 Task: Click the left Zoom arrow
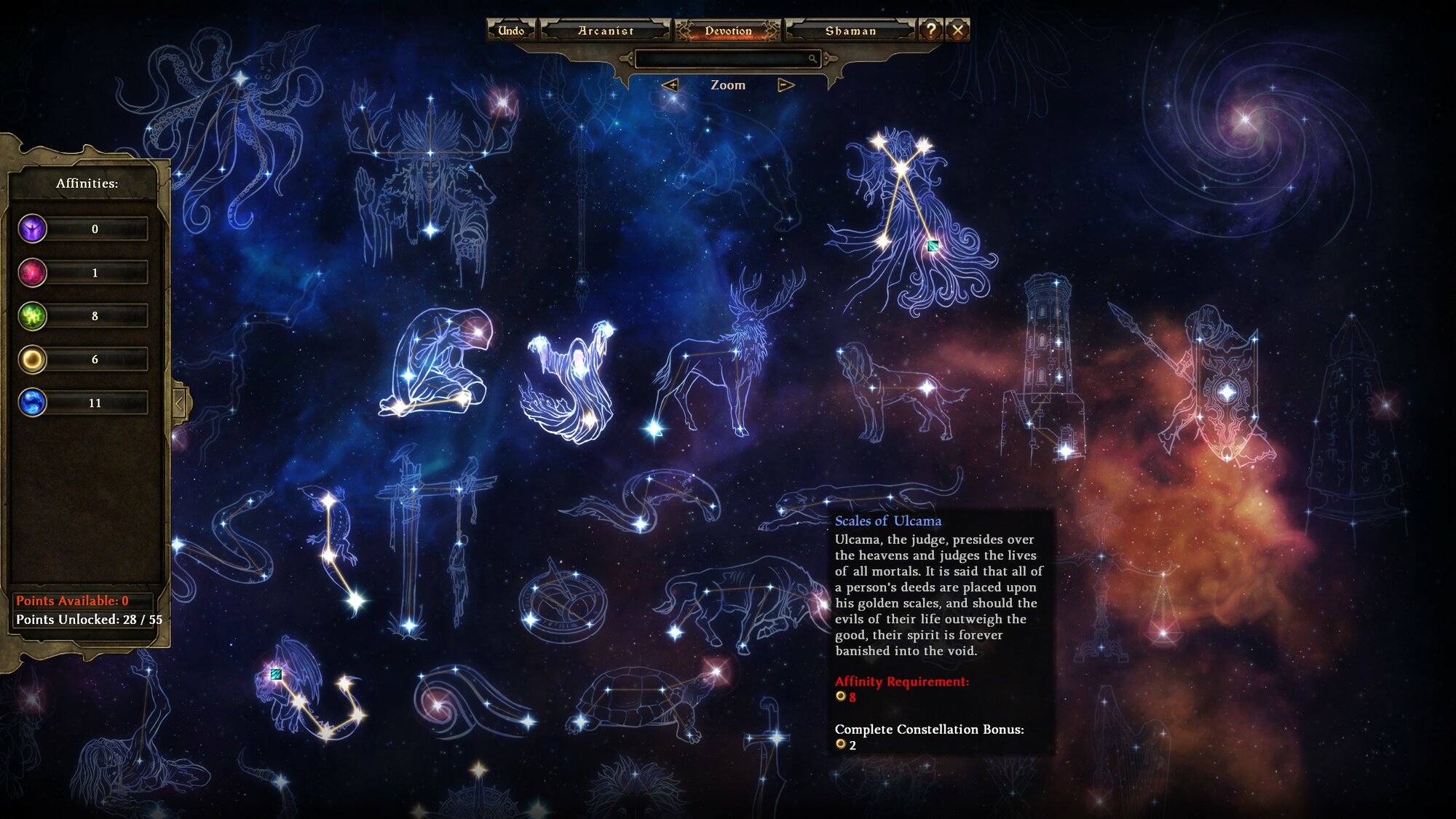point(670,85)
